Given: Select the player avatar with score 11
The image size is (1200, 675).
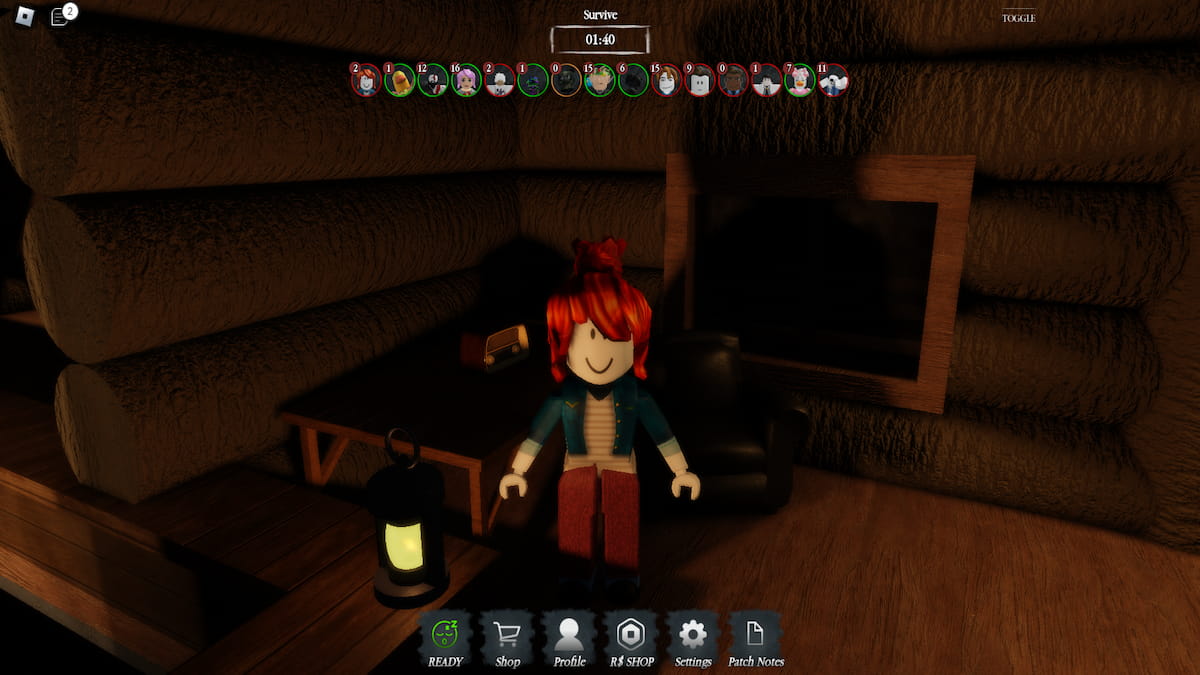Looking at the screenshot, I should point(832,81).
